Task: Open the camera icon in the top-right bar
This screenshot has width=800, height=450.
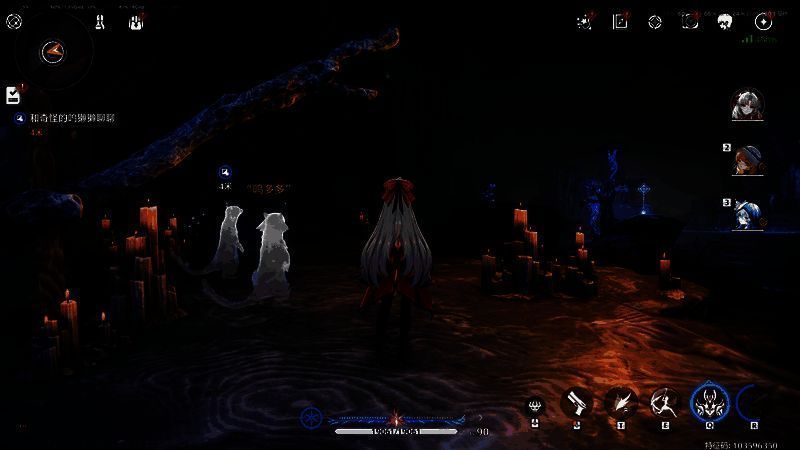Action: (x=690, y=21)
